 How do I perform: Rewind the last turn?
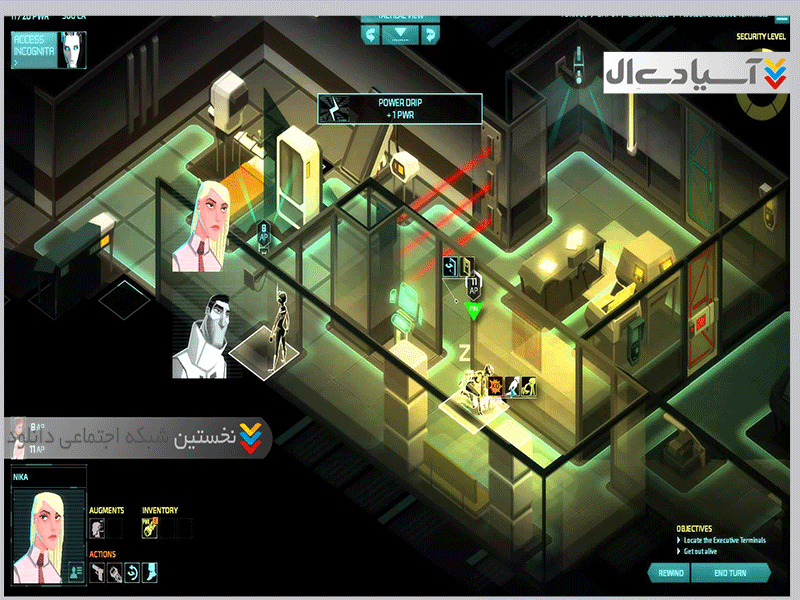pyautogui.click(x=671, y=572)
